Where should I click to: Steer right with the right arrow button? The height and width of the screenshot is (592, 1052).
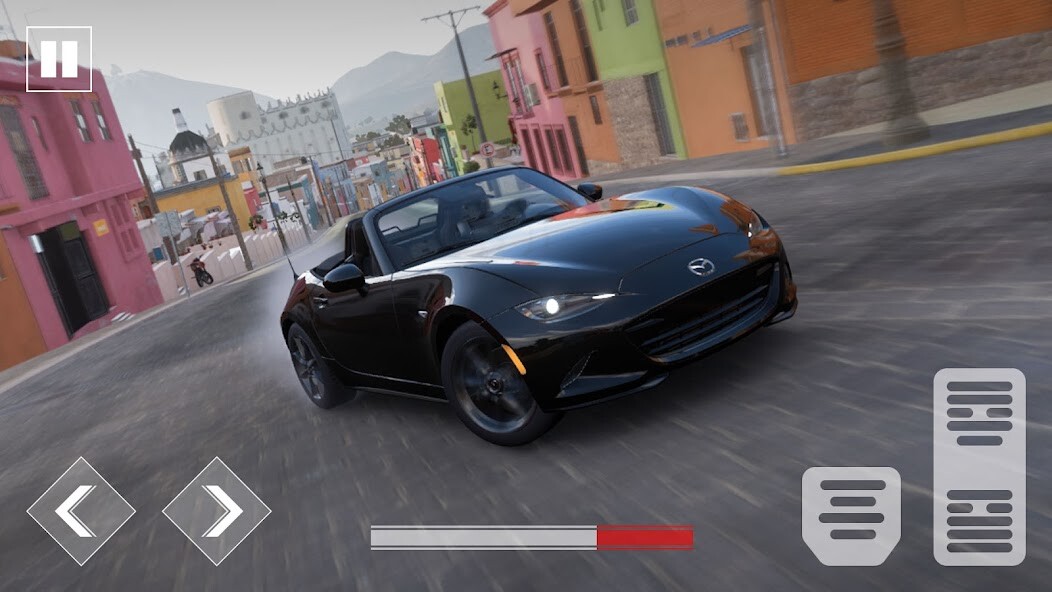(216, 511)
